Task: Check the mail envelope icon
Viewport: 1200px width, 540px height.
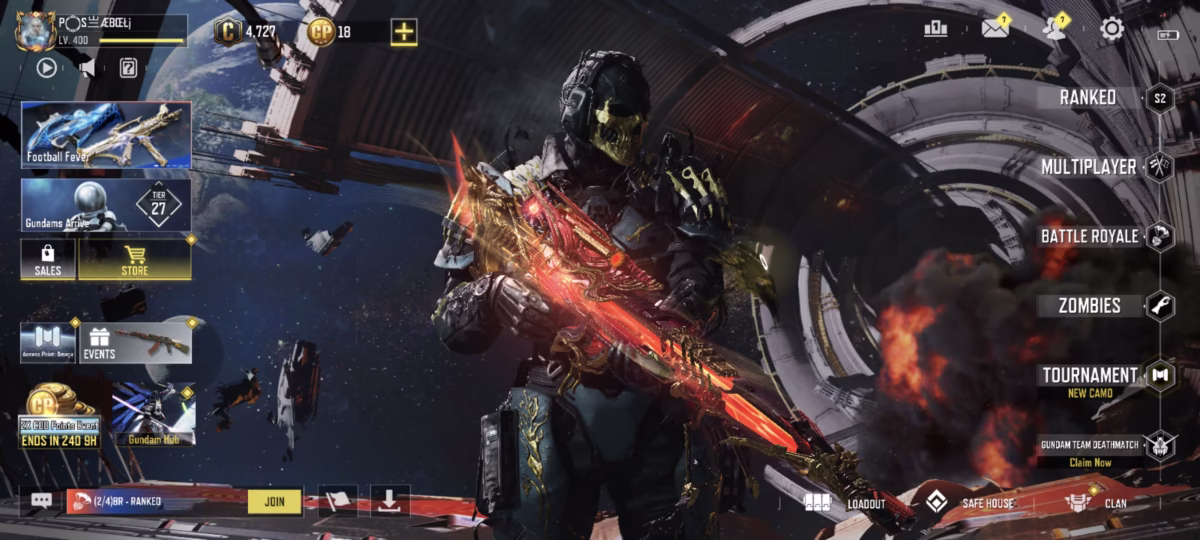Action: click(x=994, y=29)
